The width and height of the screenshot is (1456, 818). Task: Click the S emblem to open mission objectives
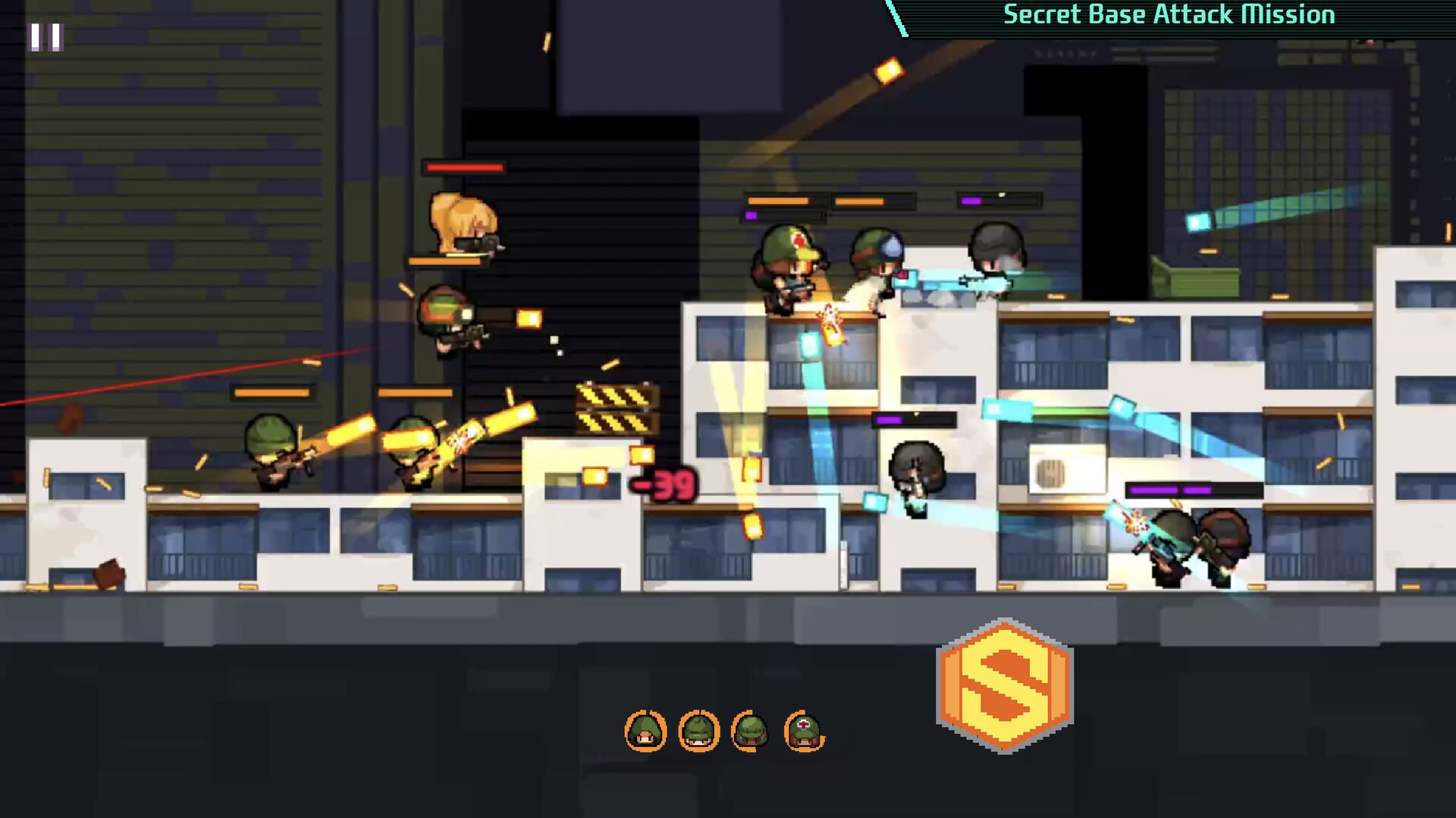point(1005,686)
